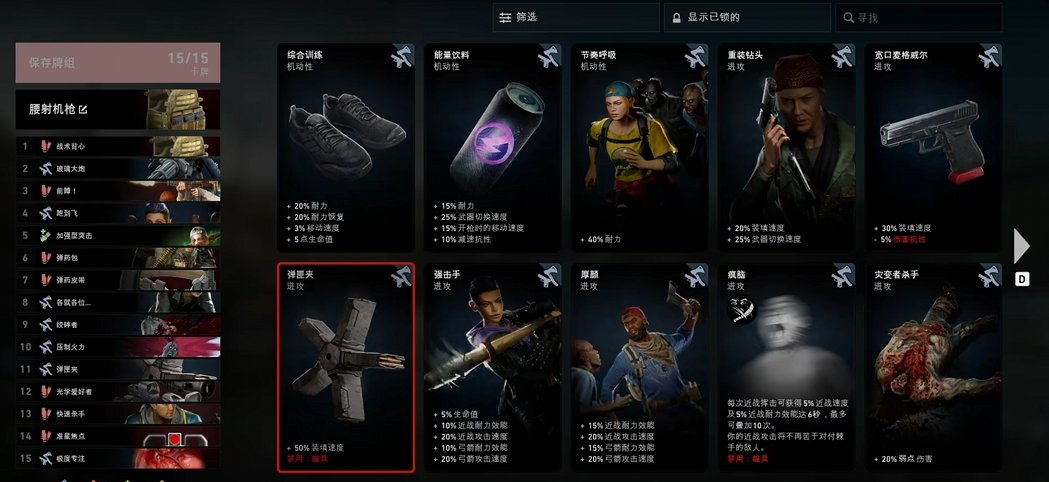
Task: Choose 玻璃大炮 deck list row
Action: click(x=118, y=168)
